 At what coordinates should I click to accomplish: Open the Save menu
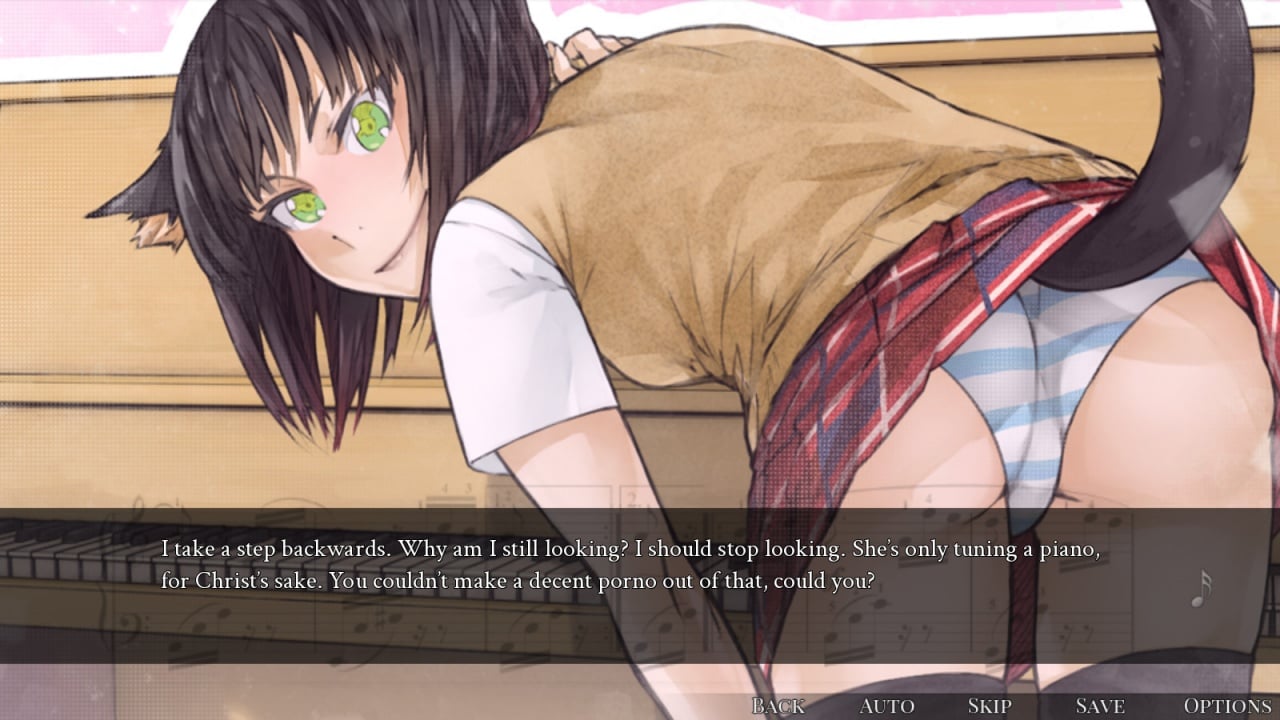(x=1099, y=706)
